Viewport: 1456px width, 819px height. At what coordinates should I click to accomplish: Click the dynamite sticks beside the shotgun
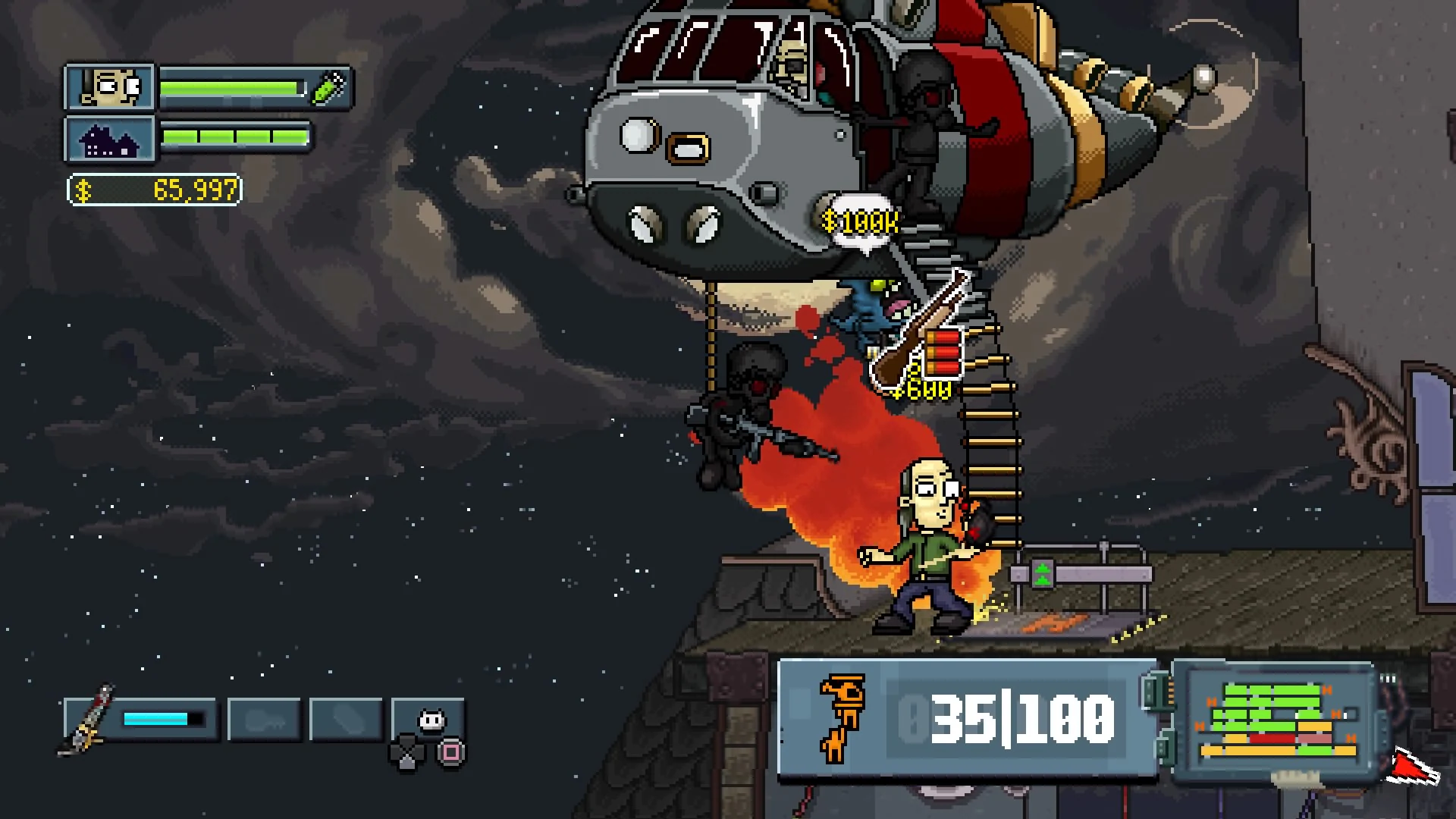tap(944, 350)
